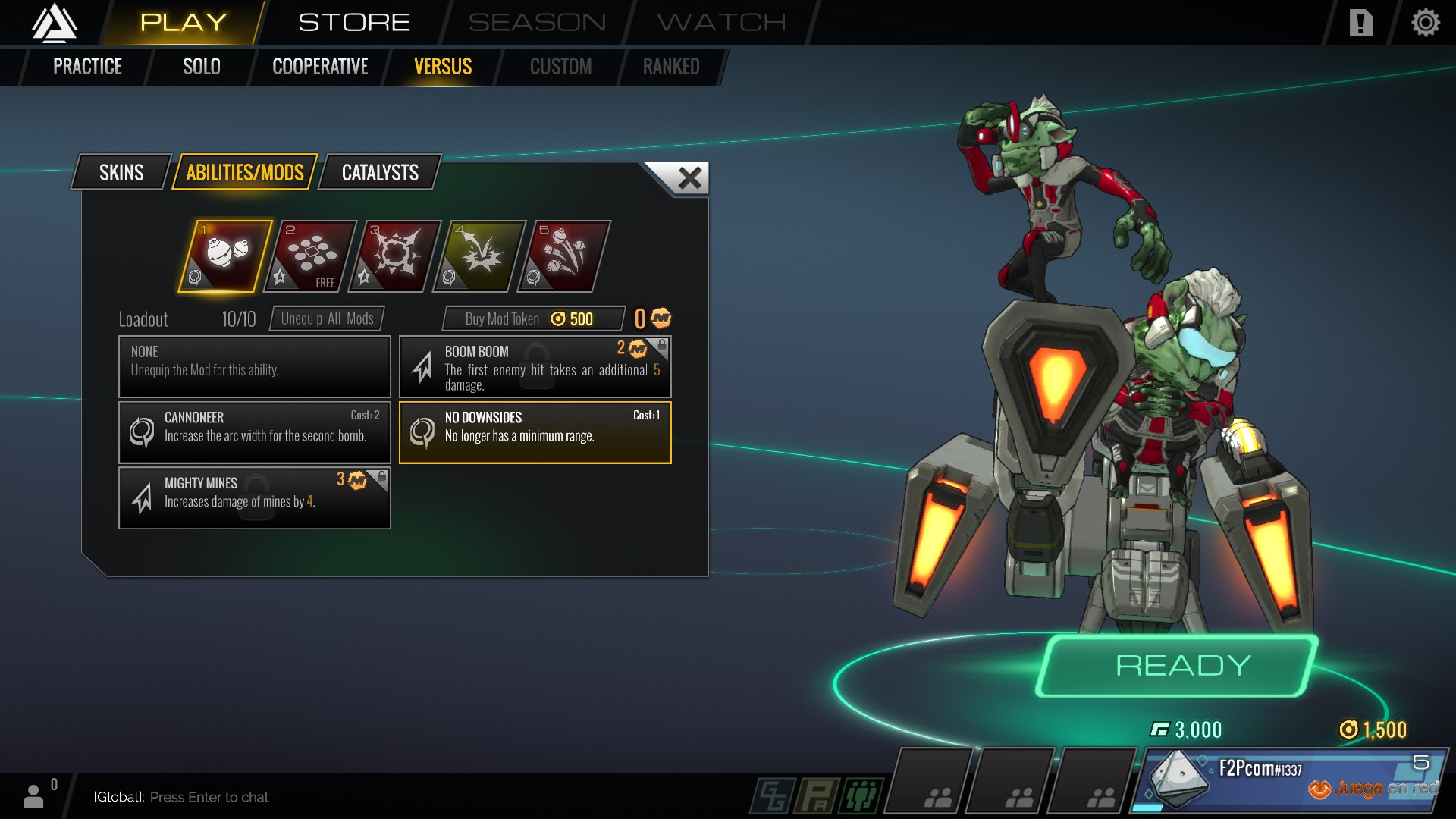1456x819 pixels.
Task: Open the Practice game mode
Action: (x=87, y=67)
